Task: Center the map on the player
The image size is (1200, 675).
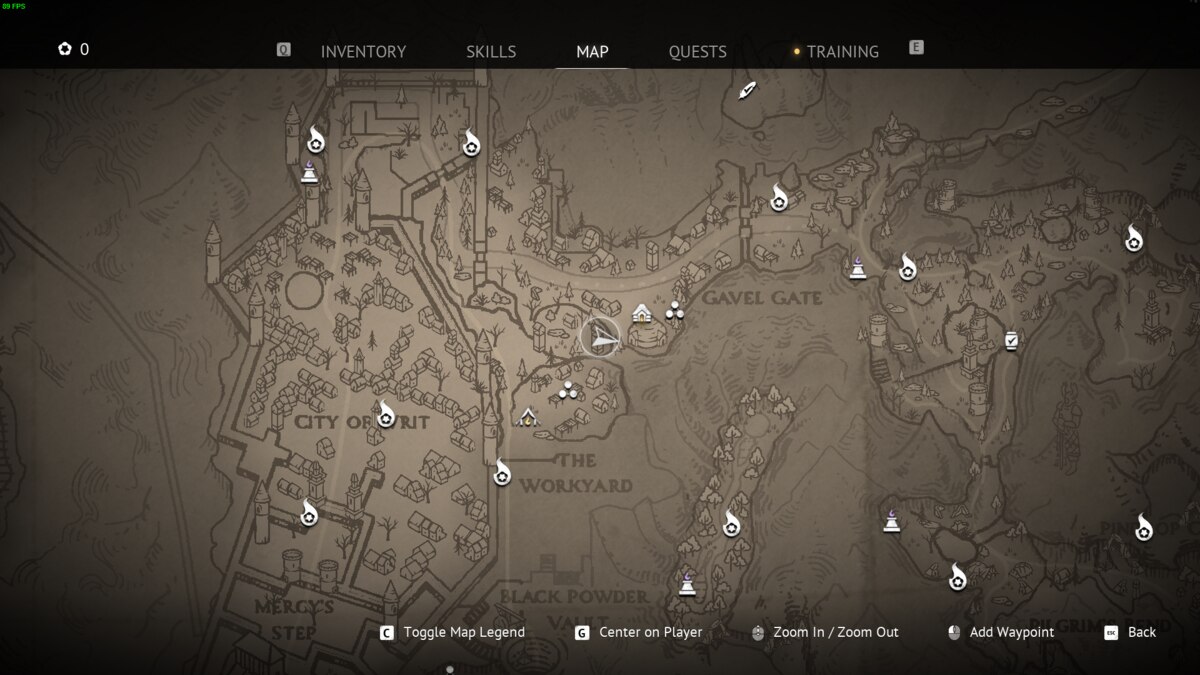Action: (650, 632)
